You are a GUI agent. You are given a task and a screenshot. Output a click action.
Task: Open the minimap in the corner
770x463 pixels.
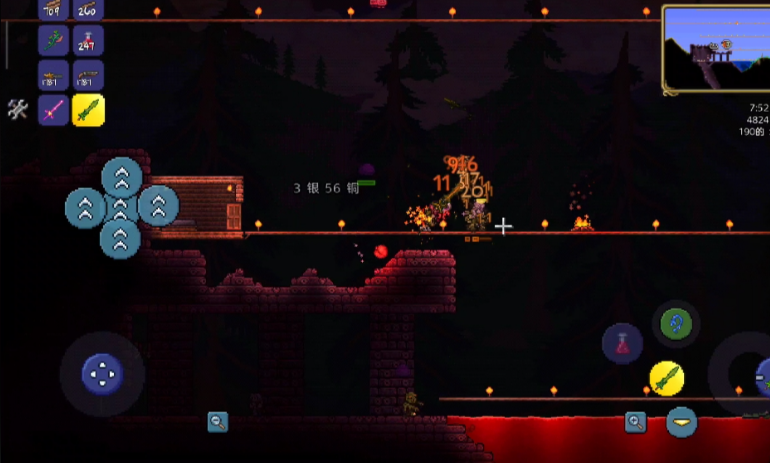(712, 50)
